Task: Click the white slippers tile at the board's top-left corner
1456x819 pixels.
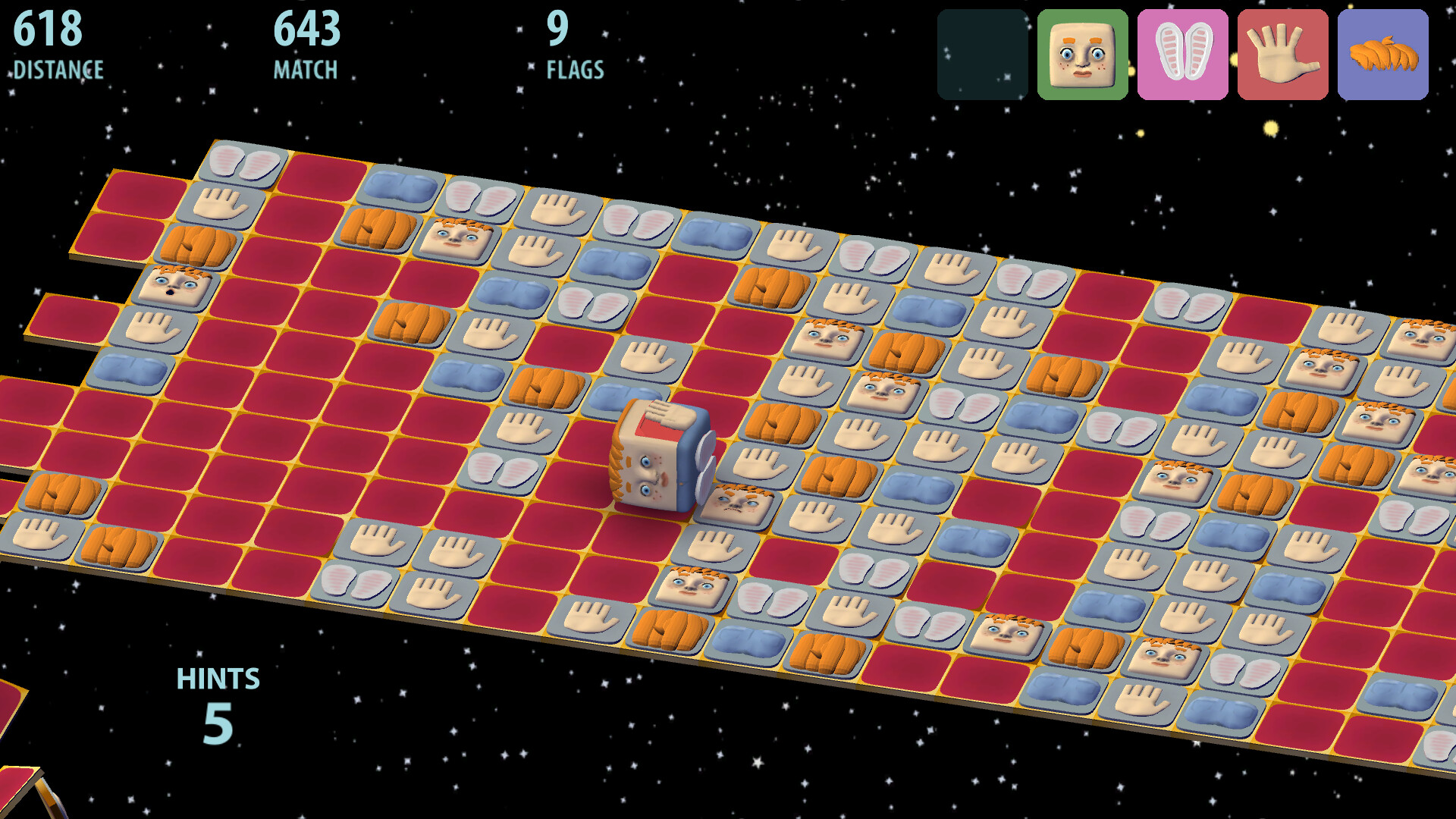Action: point(240,162)
